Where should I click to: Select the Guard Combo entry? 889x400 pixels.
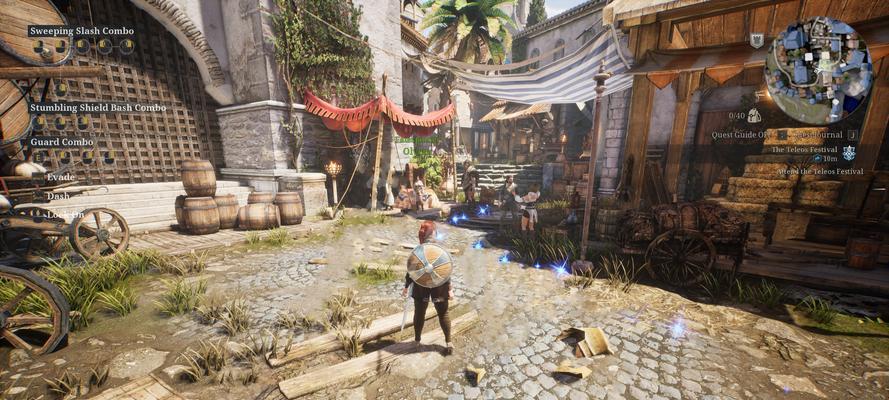(62, 142)
